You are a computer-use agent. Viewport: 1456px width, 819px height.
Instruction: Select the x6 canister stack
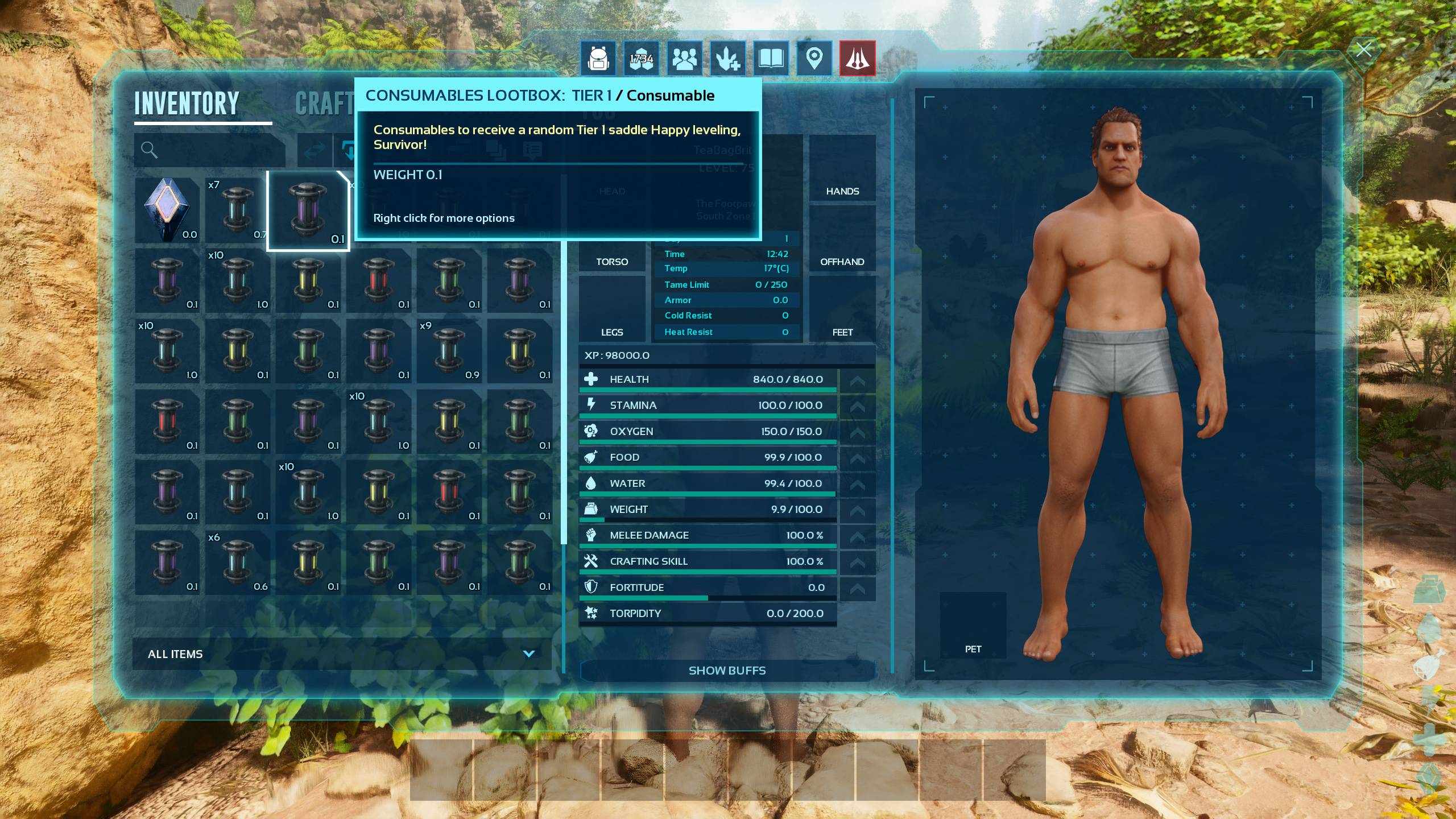point(237,562)
